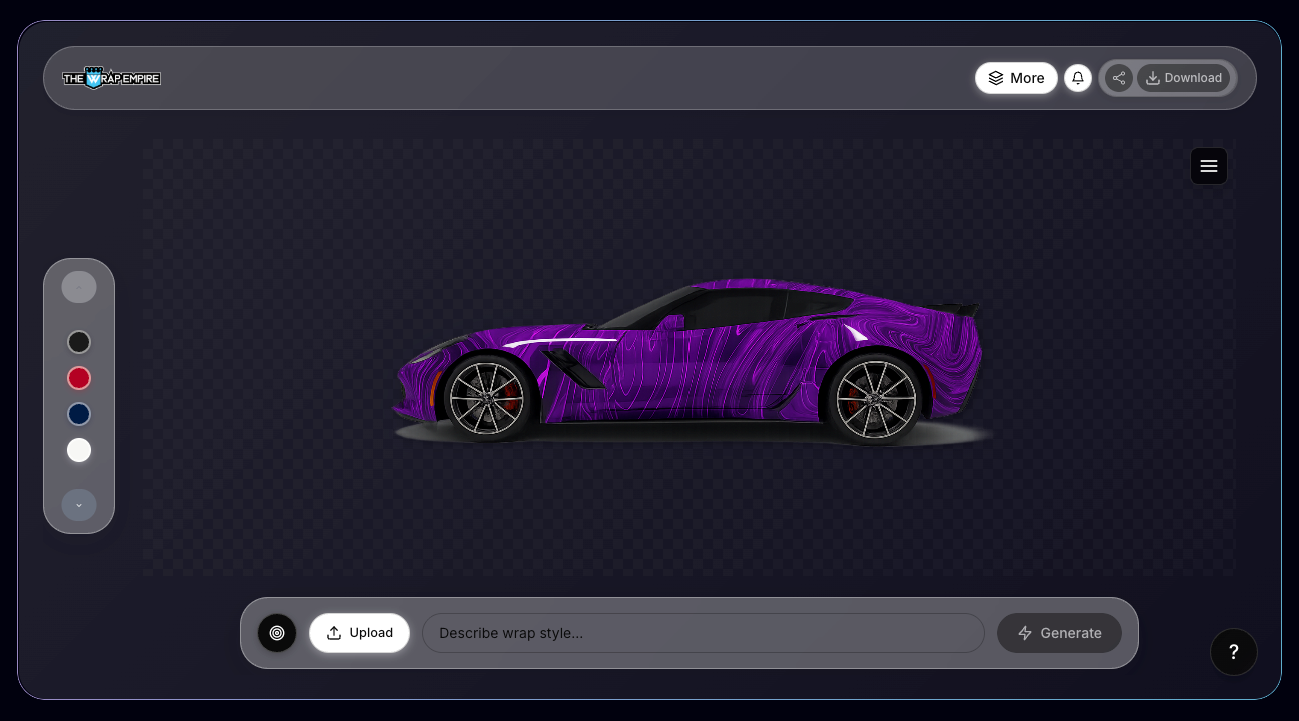Click the Upload button
Screen dimensions: 1299x721
click(x=359, y=632)
